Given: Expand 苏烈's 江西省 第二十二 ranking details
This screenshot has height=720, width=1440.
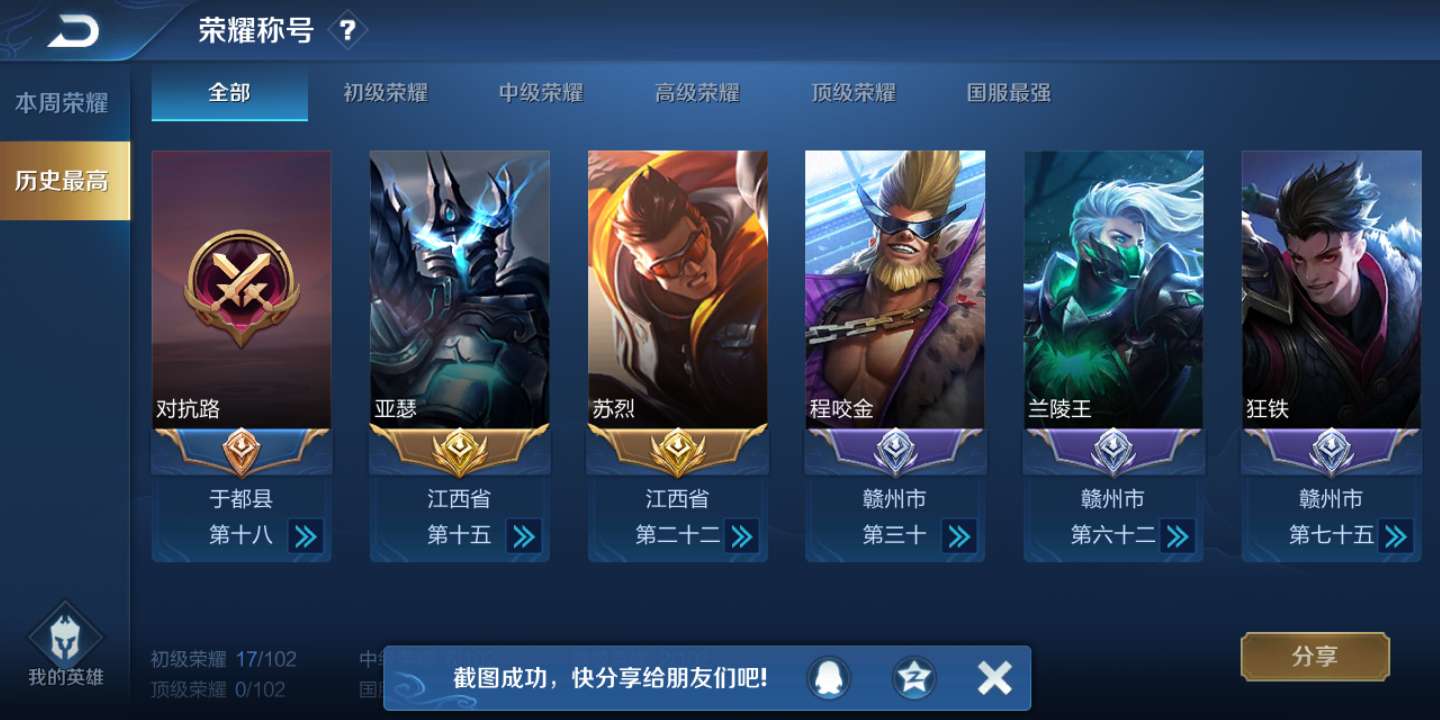Looking at the screenshot, I should tap(742, 536).
